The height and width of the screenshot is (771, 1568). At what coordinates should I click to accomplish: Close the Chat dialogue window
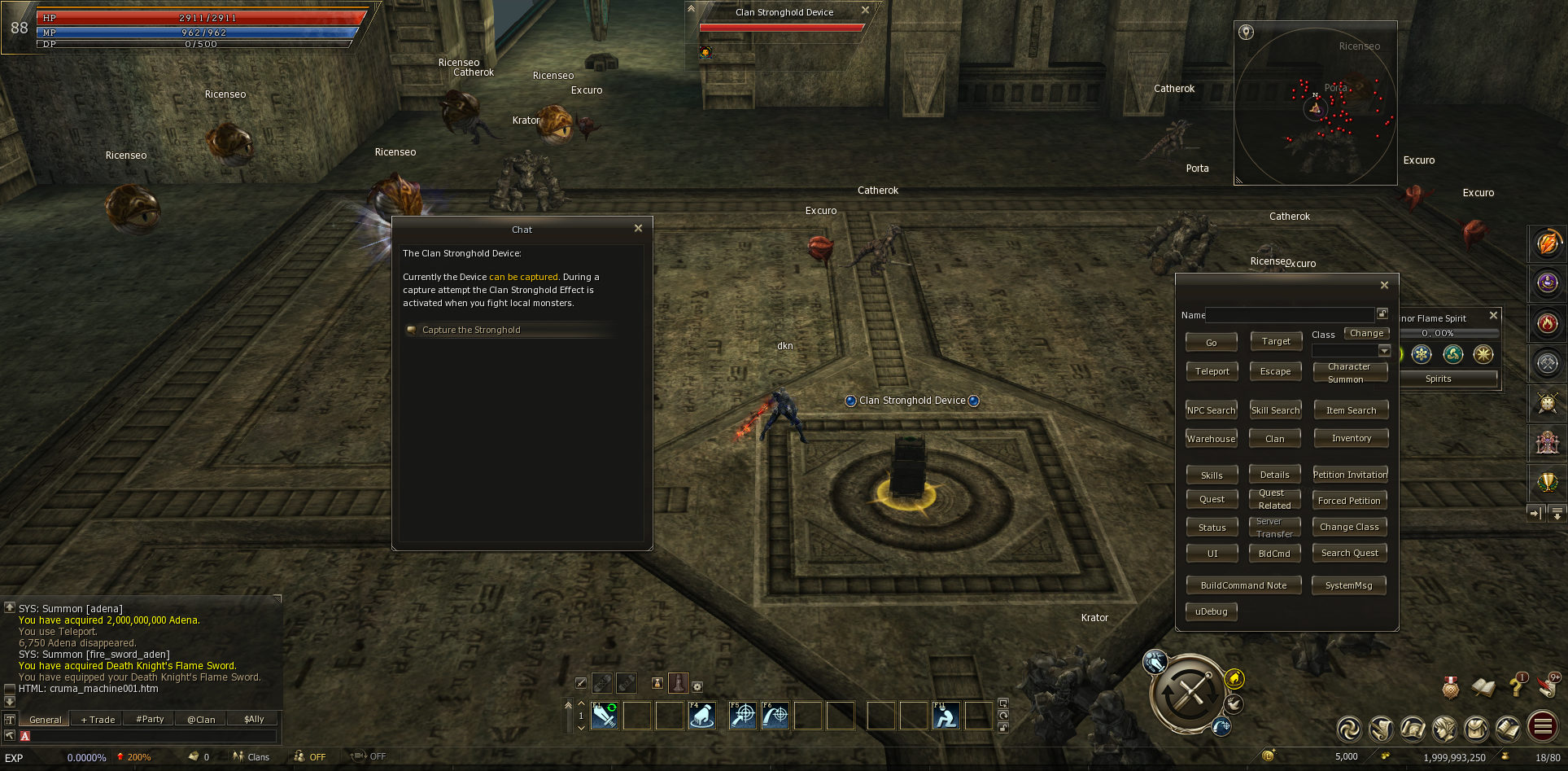tap(638, 229)
